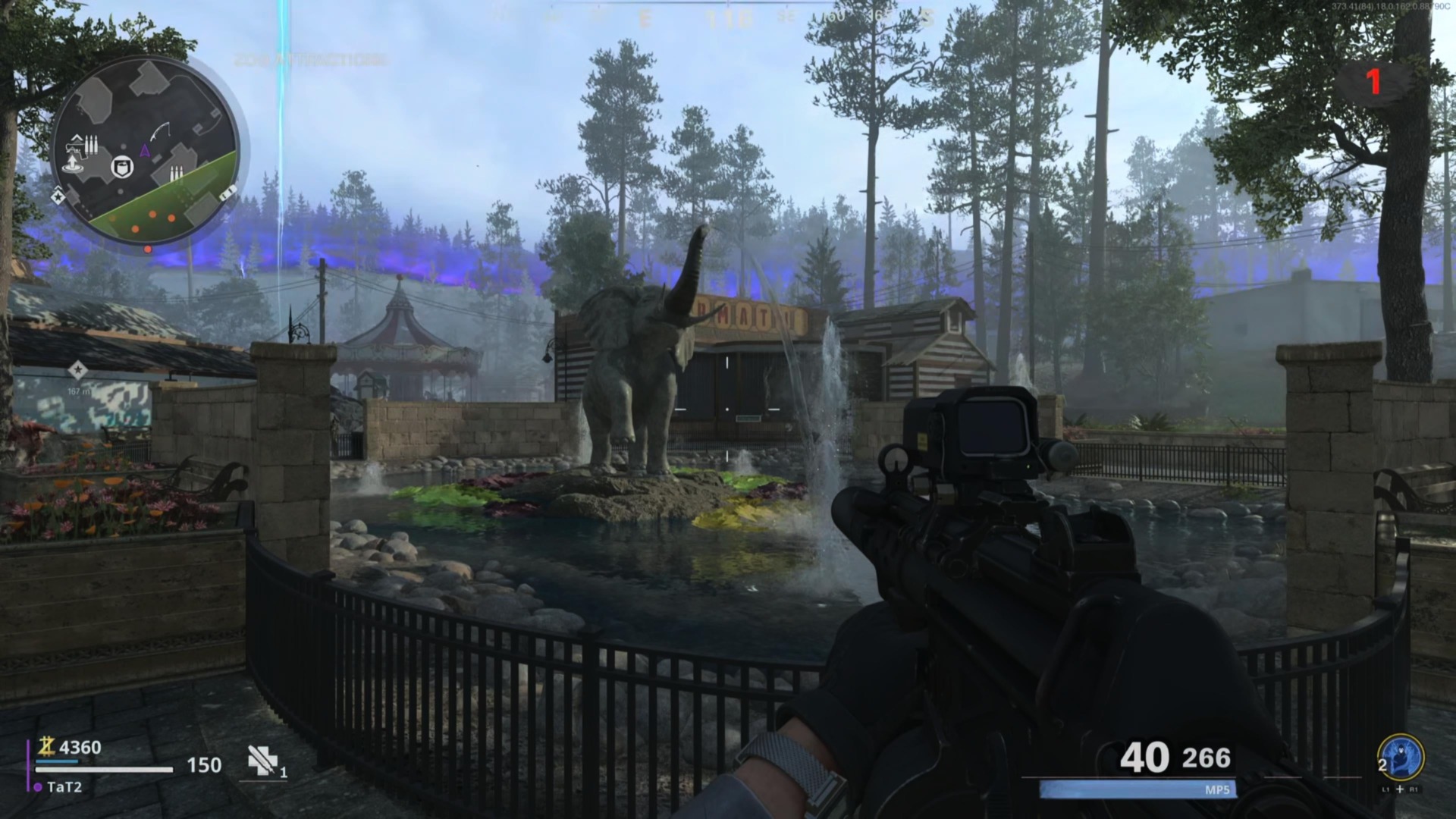The width and height of the screenshot is (1456, 819).
Task: Click the armor crafting icon in minimap center
Action: 123,166
